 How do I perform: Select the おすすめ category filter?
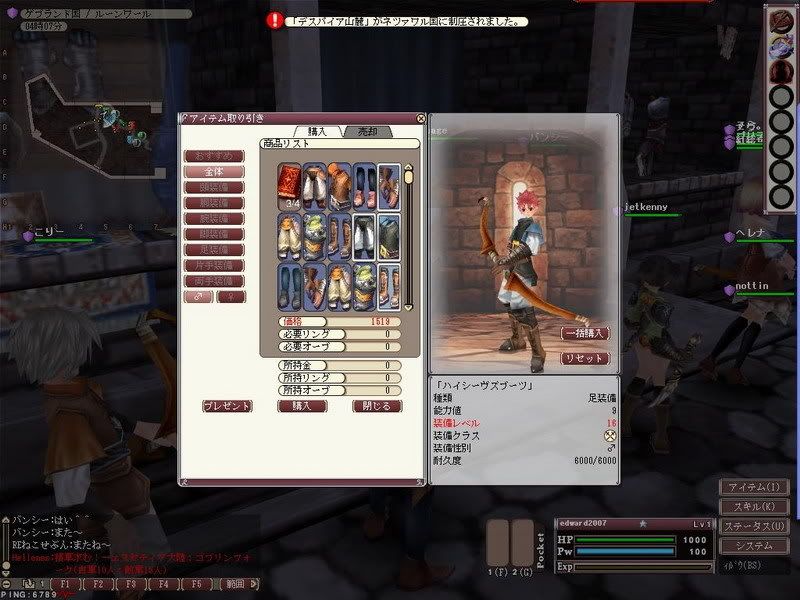click(x=215, y=156)
